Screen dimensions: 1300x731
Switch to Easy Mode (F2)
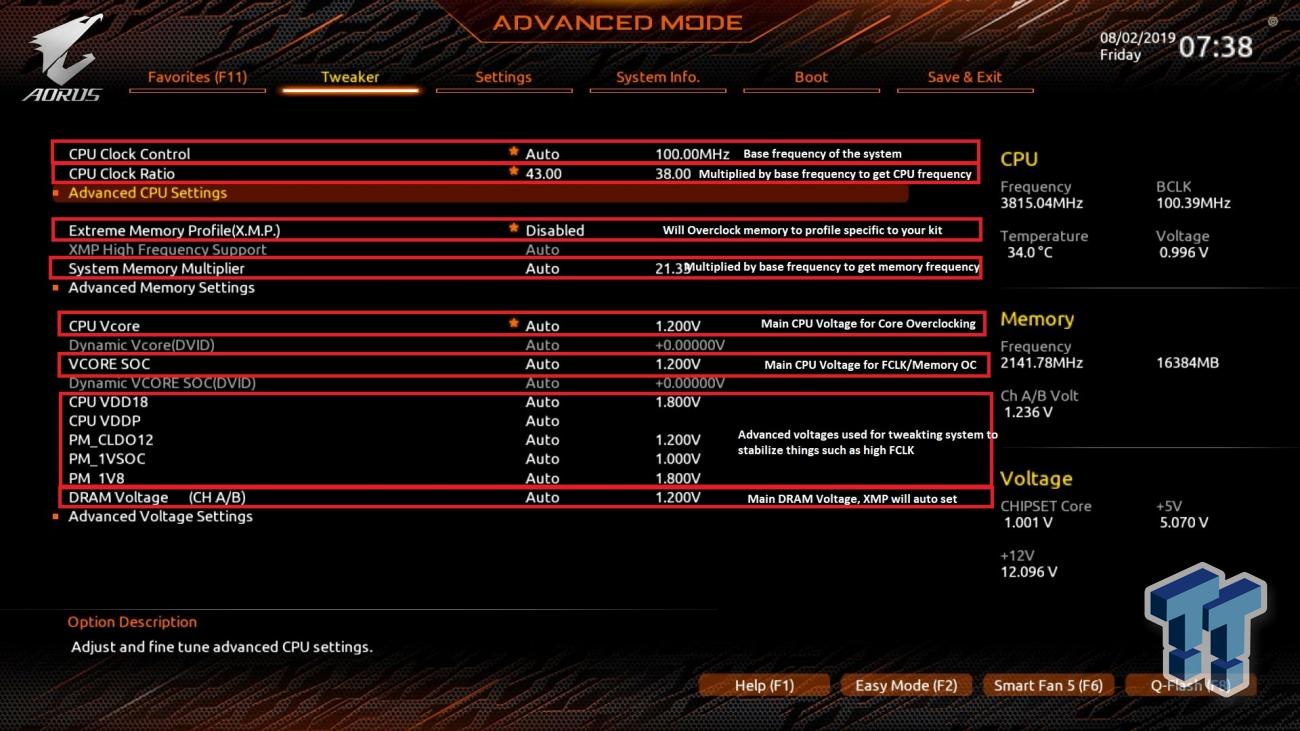click(905, 685)
